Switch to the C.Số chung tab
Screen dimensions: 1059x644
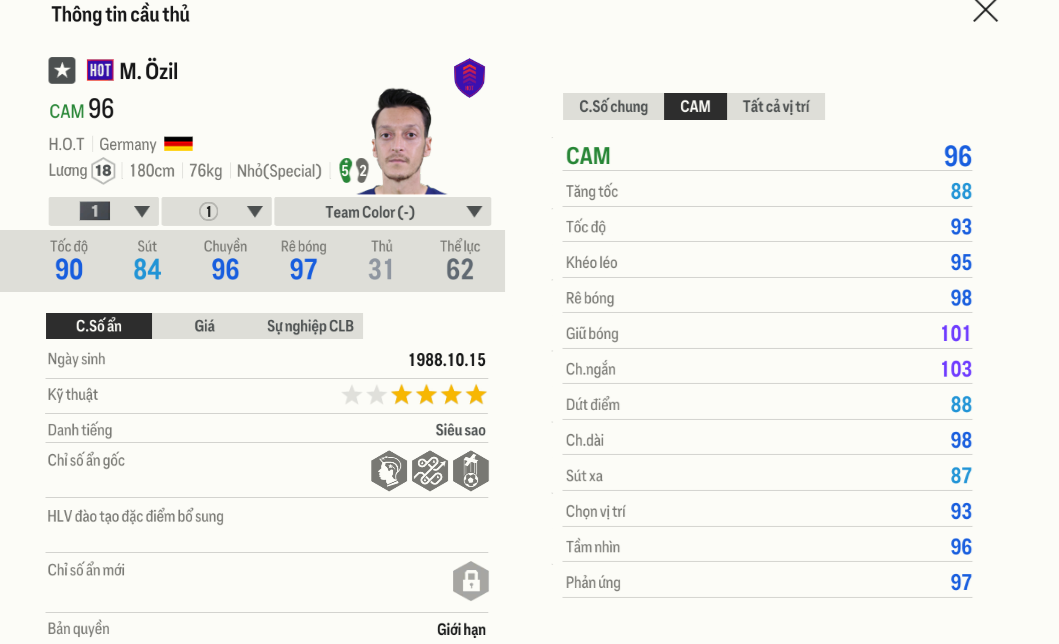(x=613, y=107)
